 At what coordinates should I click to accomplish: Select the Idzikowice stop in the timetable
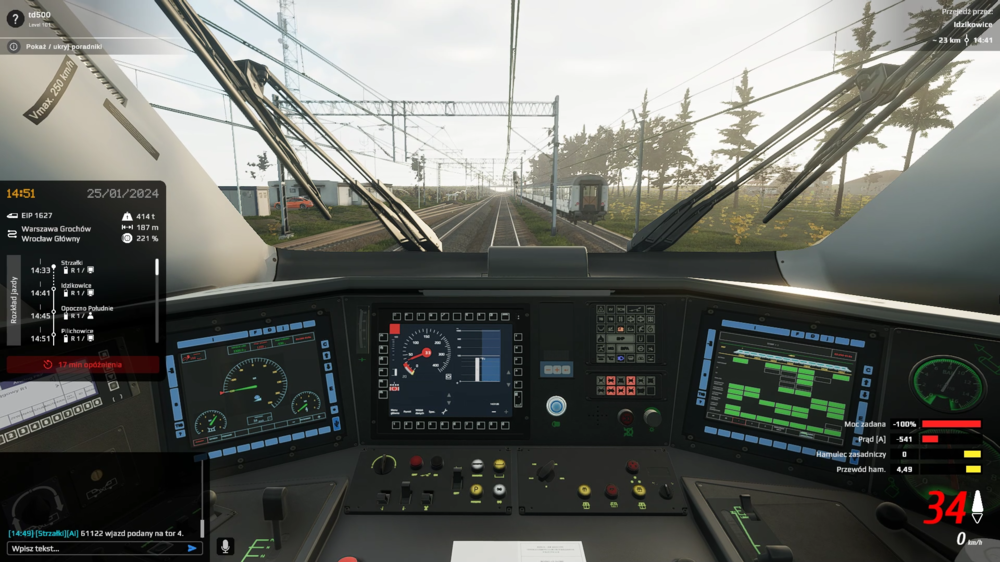pos(78,289)
